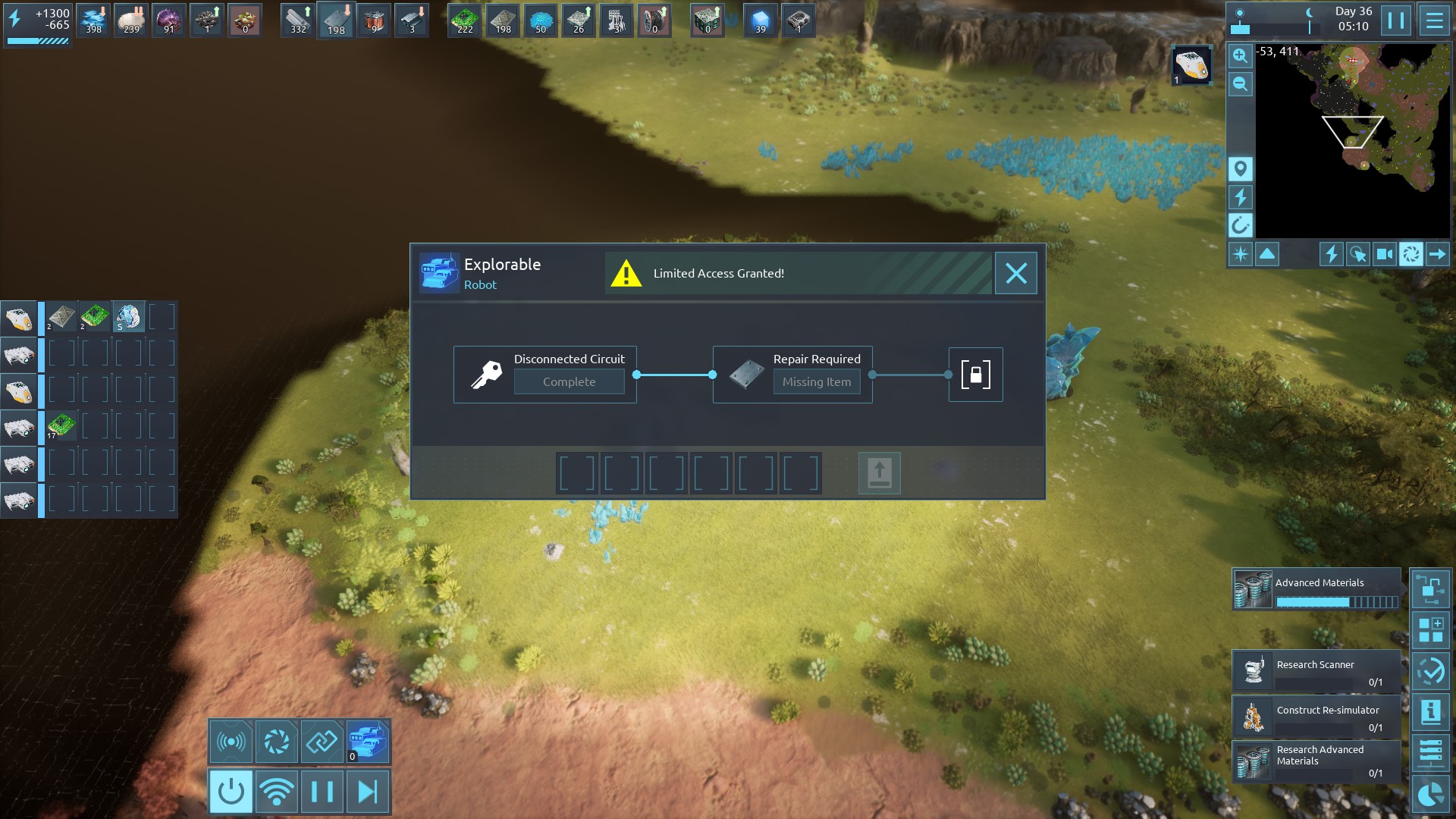Zoom in on the minimap
This screenshot has width=1456, height=819.
1240,56
